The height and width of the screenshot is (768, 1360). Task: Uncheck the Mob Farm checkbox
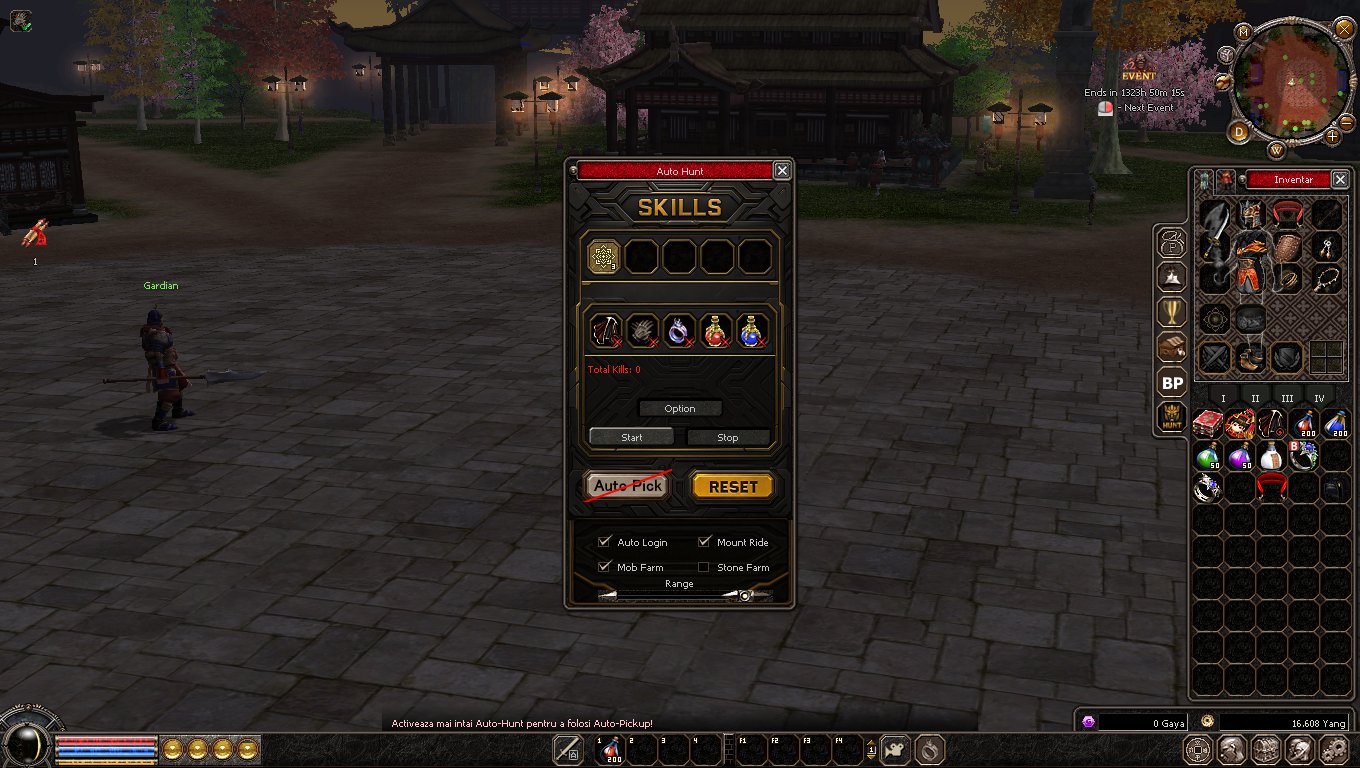click(604, 567)
